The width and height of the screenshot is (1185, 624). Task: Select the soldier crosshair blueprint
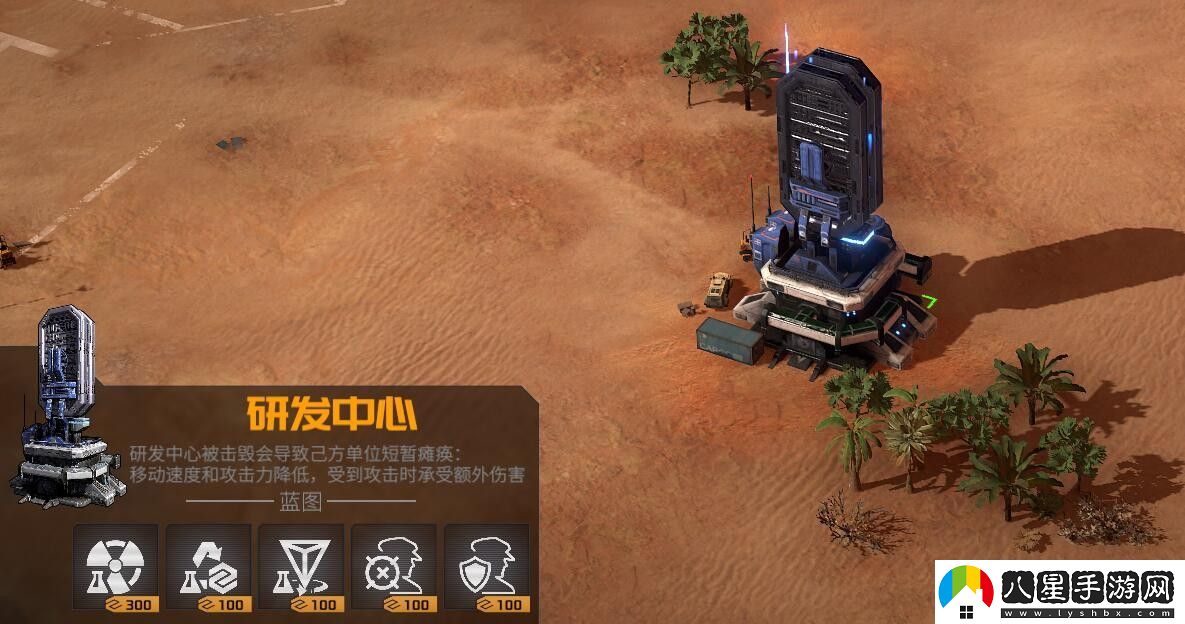click(394, 567)
